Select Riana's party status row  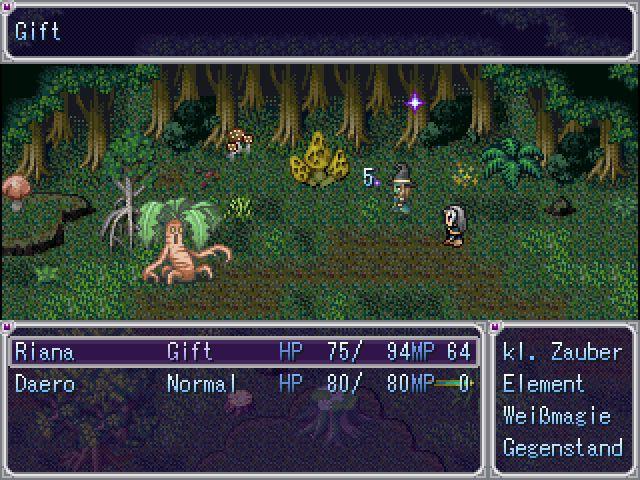pos(242,352)
